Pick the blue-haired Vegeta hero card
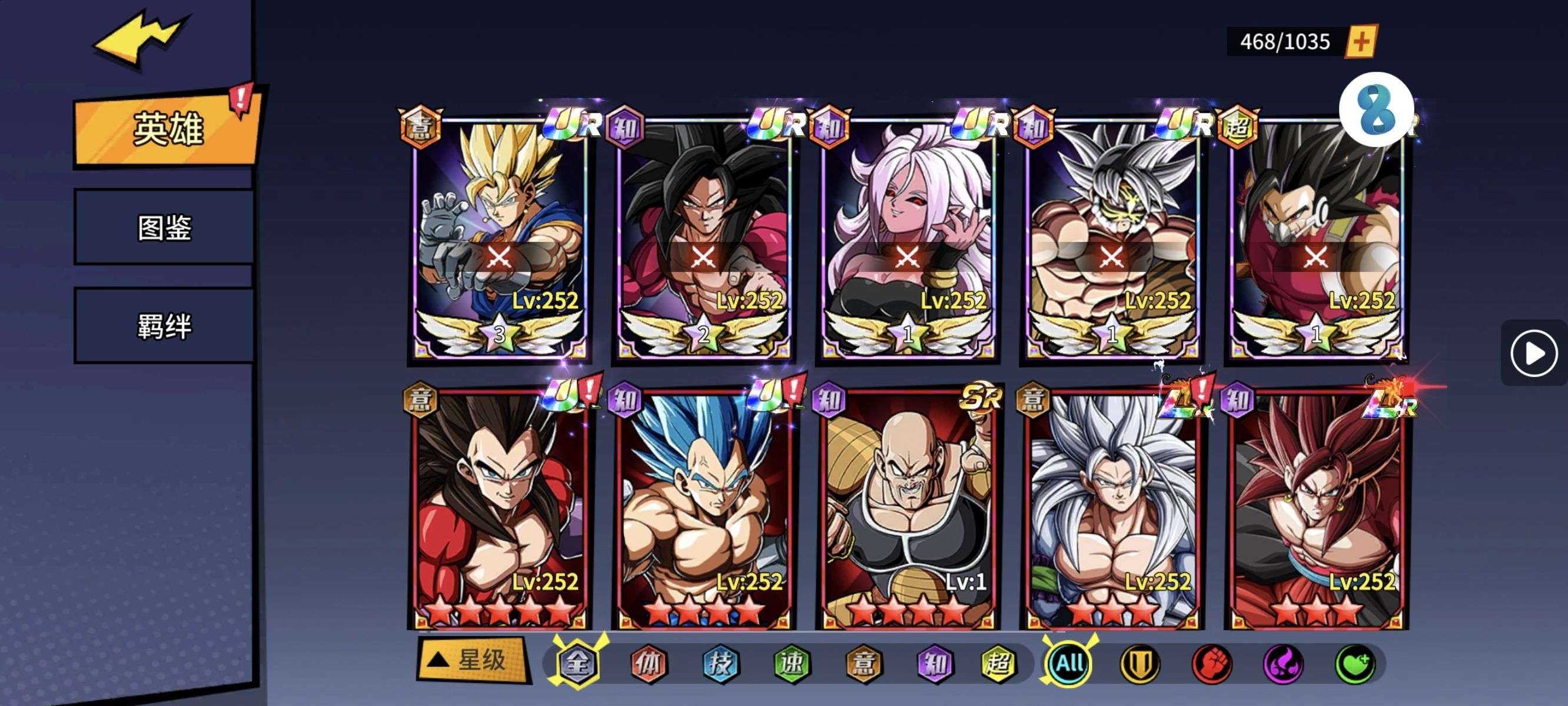This screenshot has height=706, width=1568. coord(703,508)
